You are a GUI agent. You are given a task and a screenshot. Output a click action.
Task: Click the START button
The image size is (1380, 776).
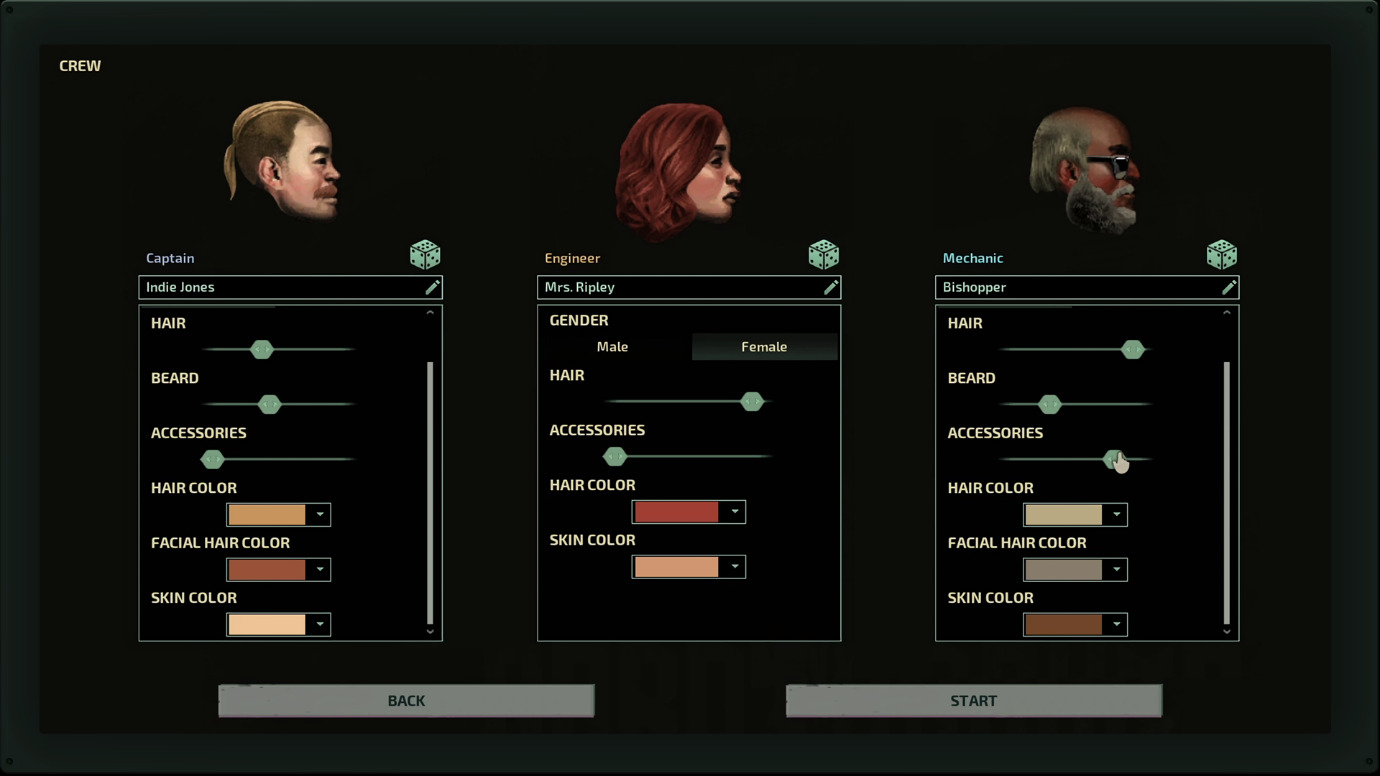[x=973, y=701]
